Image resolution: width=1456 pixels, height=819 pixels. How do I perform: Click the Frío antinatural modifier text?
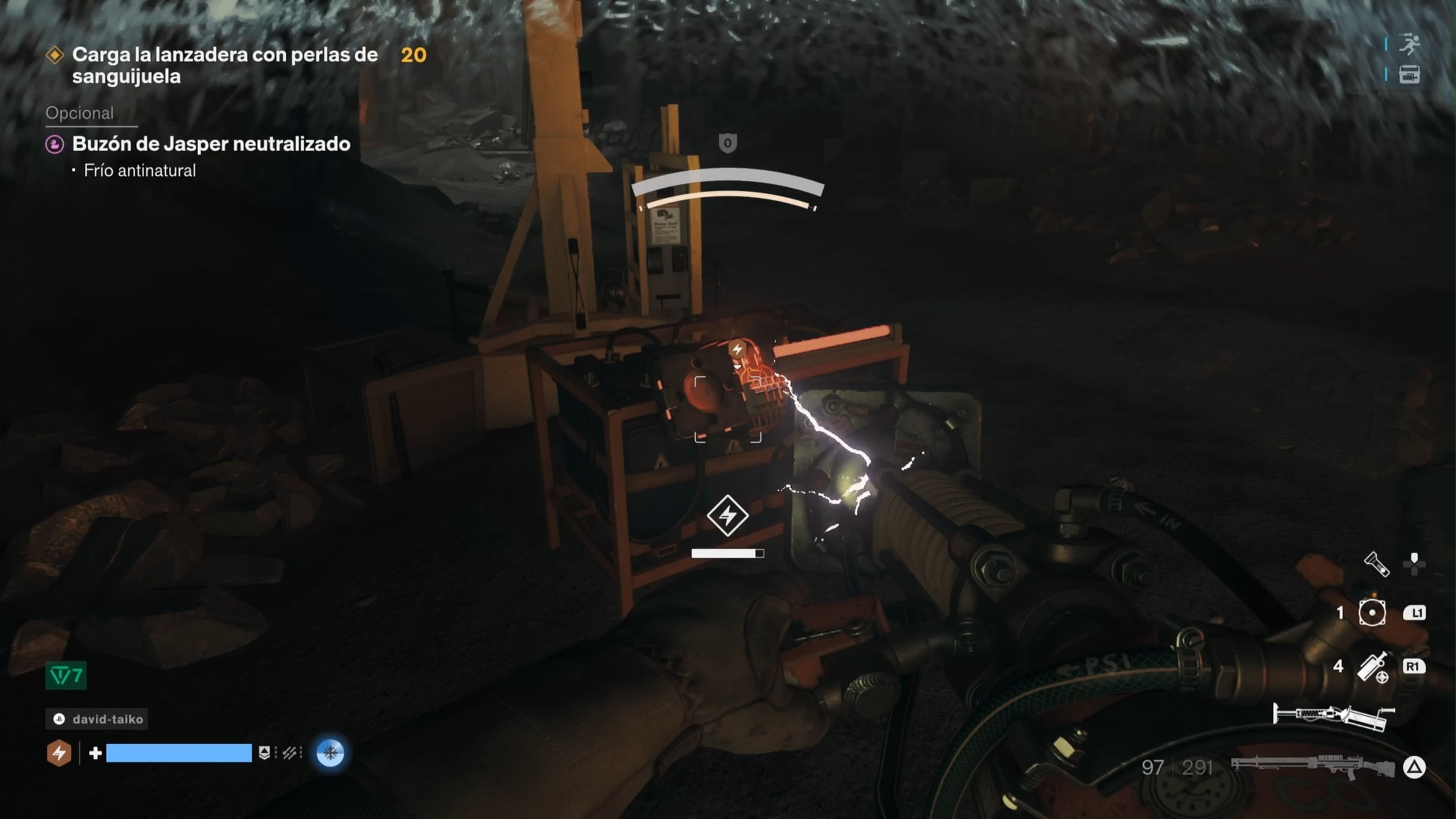pos(140,170)
